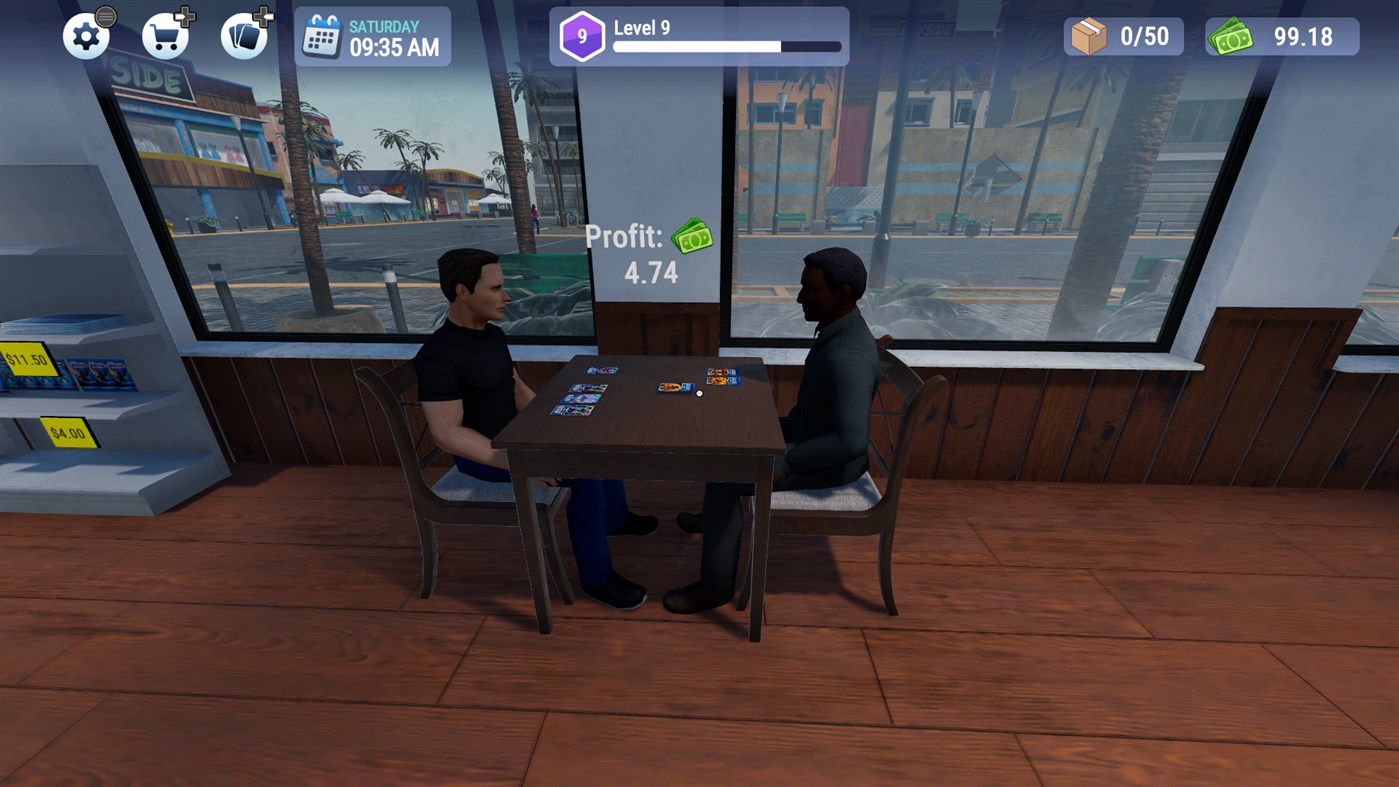Open the settings gear menu
The width and height of the screenshot is (1399, 787).
[x=86, y=35]
